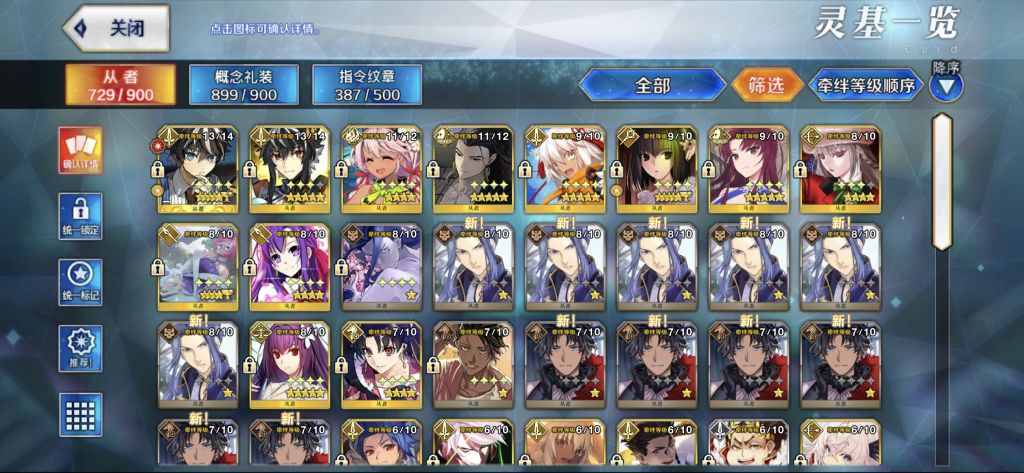
Task: Open the 筛选 filter options
Action: click(x=766, y=86)
